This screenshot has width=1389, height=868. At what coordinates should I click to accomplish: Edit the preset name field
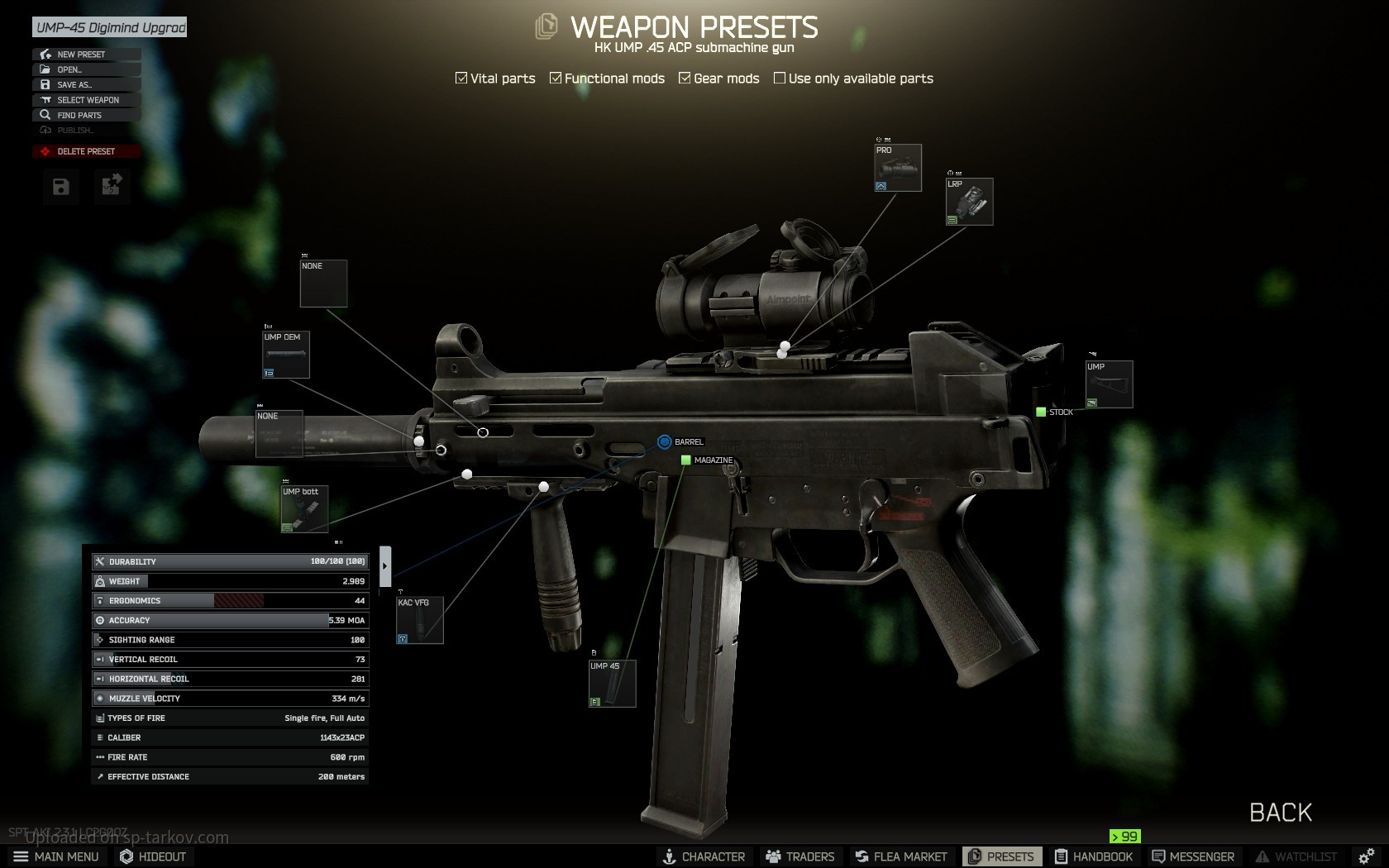(110, 27)
